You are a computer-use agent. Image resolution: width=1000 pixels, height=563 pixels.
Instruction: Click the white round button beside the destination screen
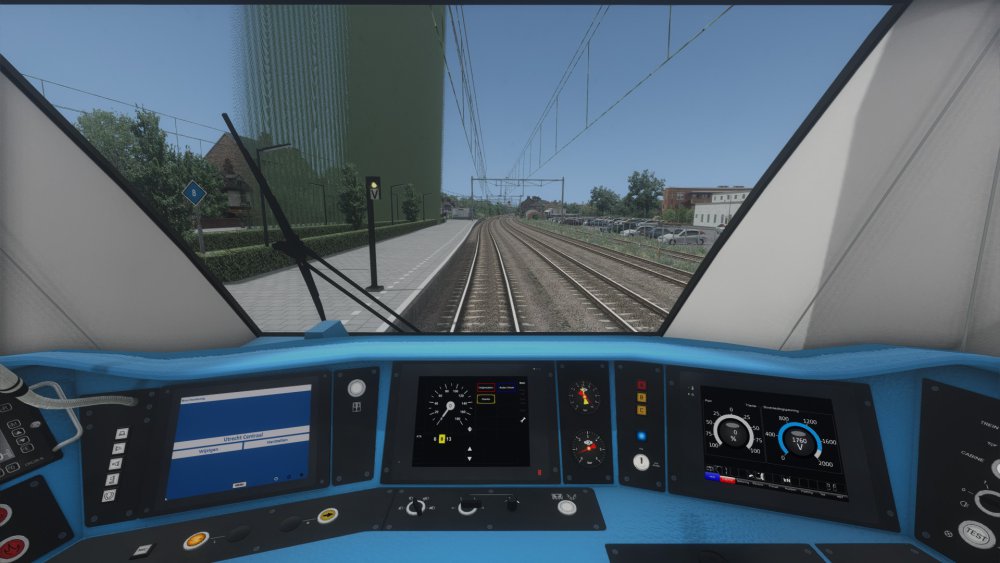[356, 388]
